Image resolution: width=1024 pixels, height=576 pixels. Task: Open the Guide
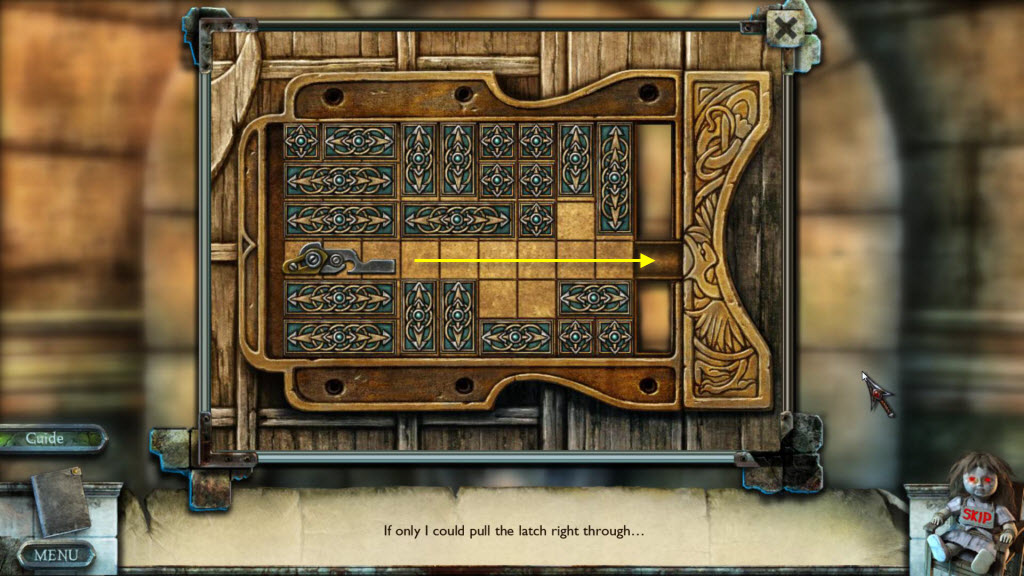click(47, 438)
